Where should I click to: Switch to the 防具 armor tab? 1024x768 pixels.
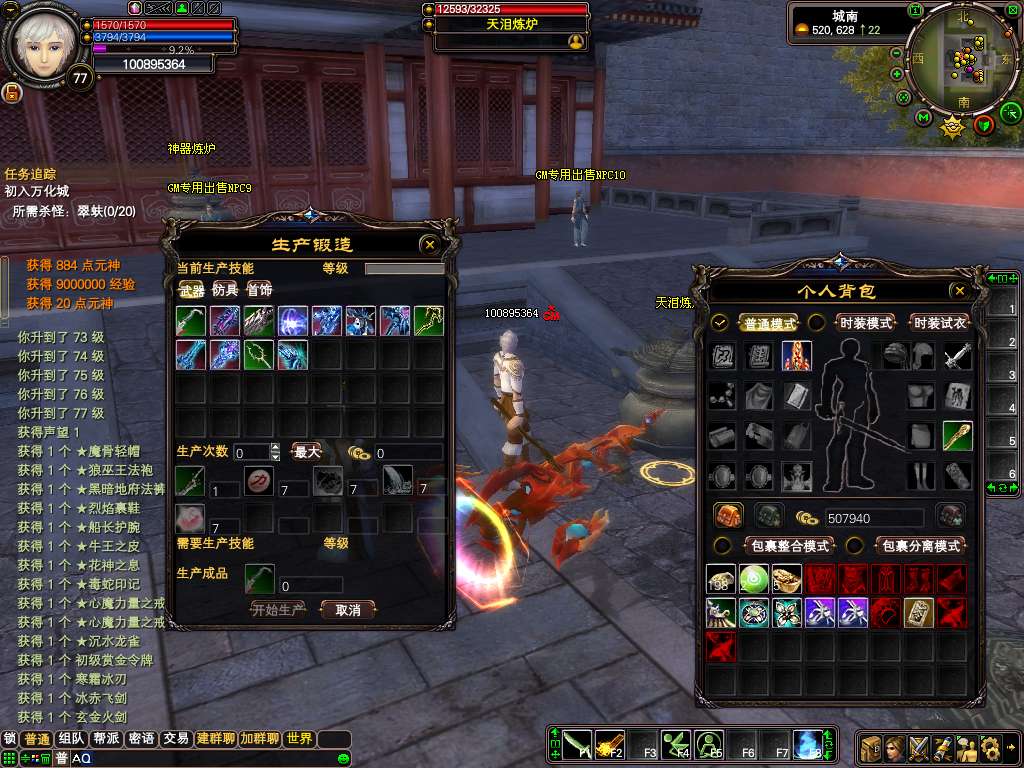(225, 290)
